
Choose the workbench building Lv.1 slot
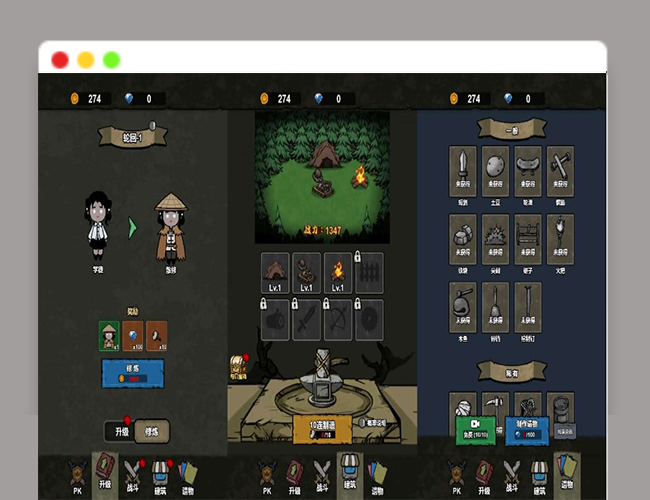tap(307, 271)
